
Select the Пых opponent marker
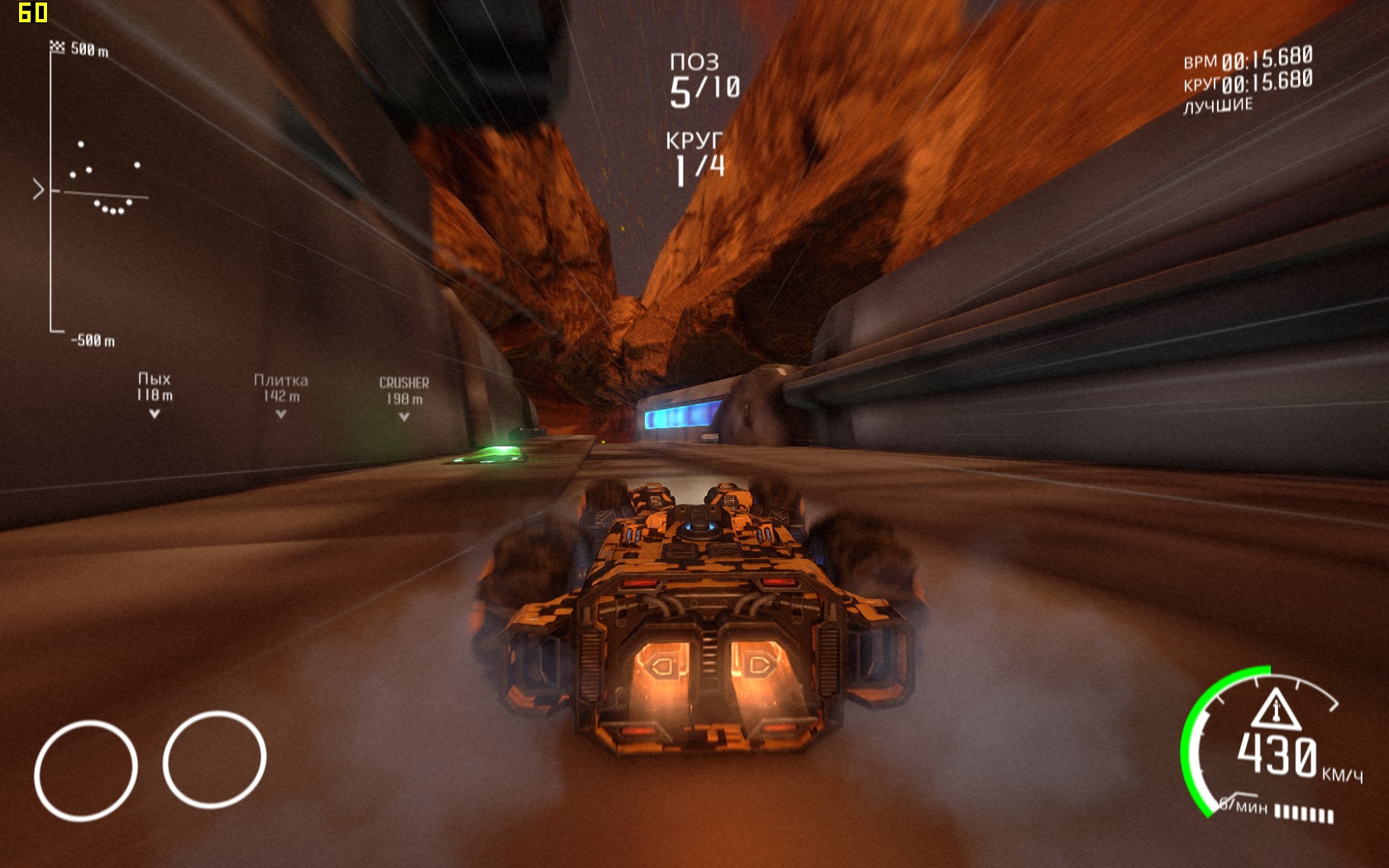155,394
